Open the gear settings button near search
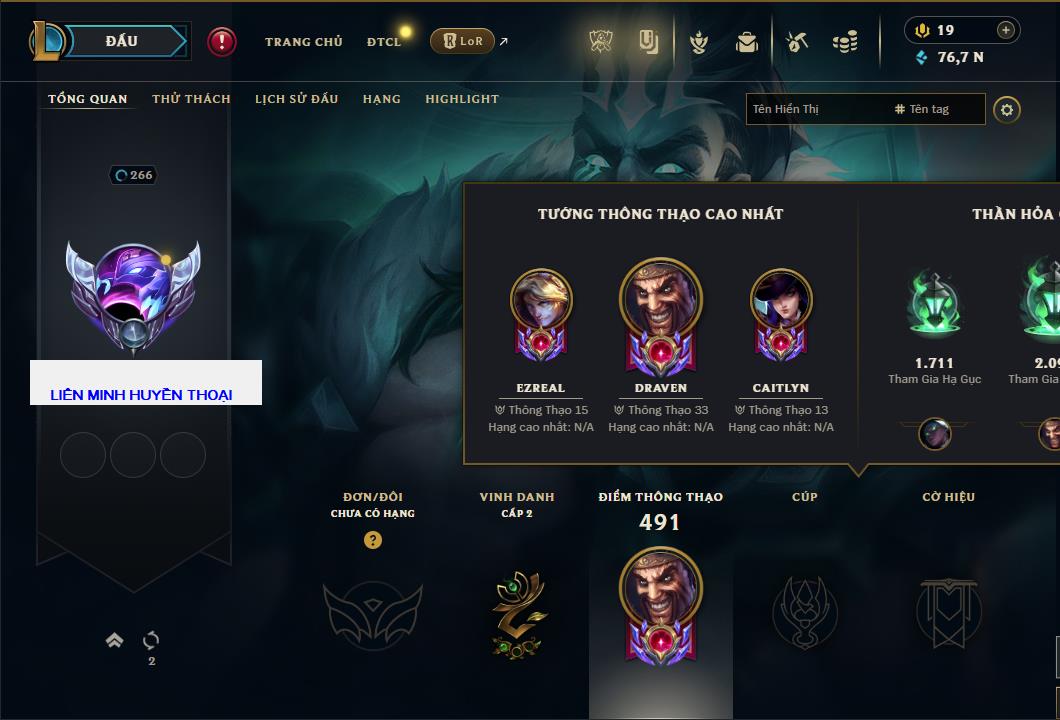This screenshot has width=1060, height=720. coord(1007,109)
